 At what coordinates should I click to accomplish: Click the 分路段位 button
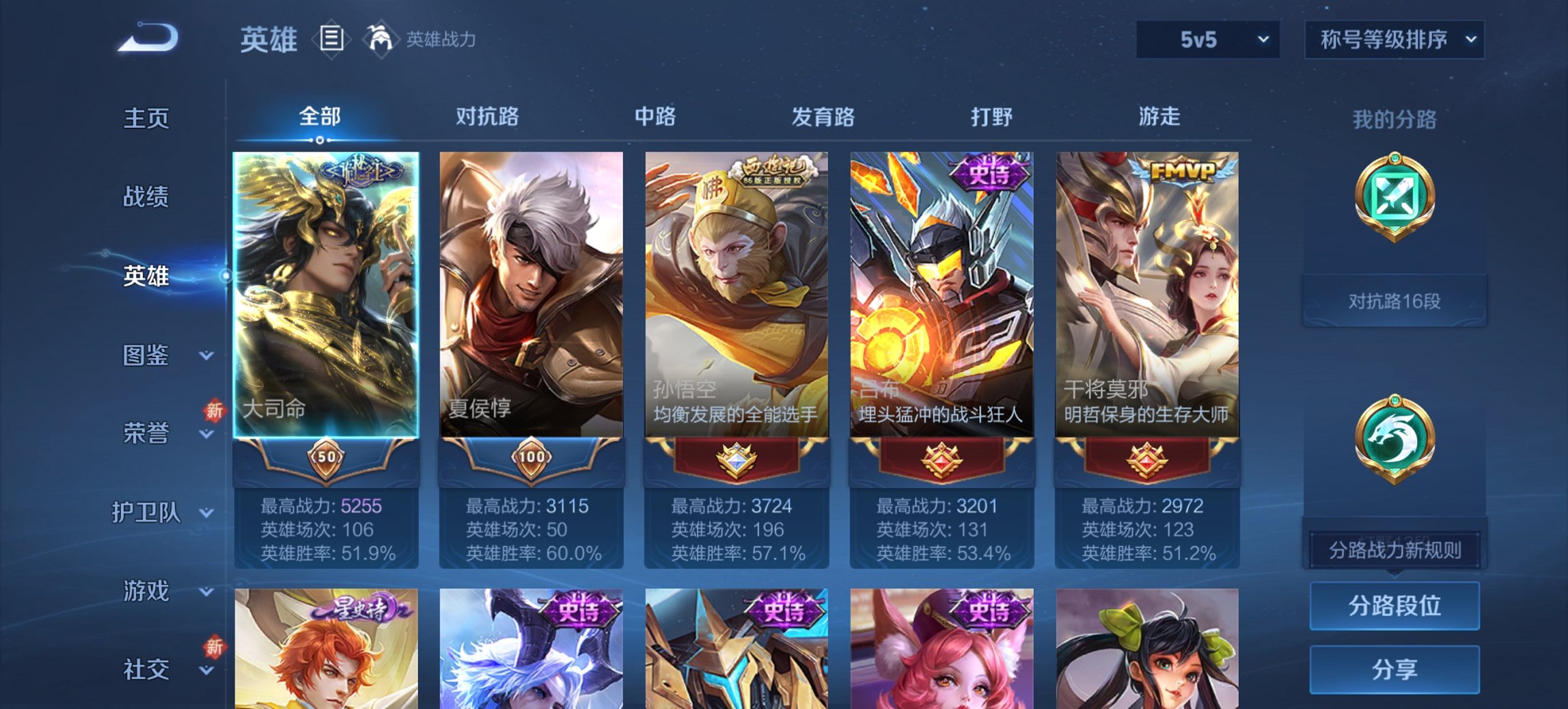coord(1394,606)
